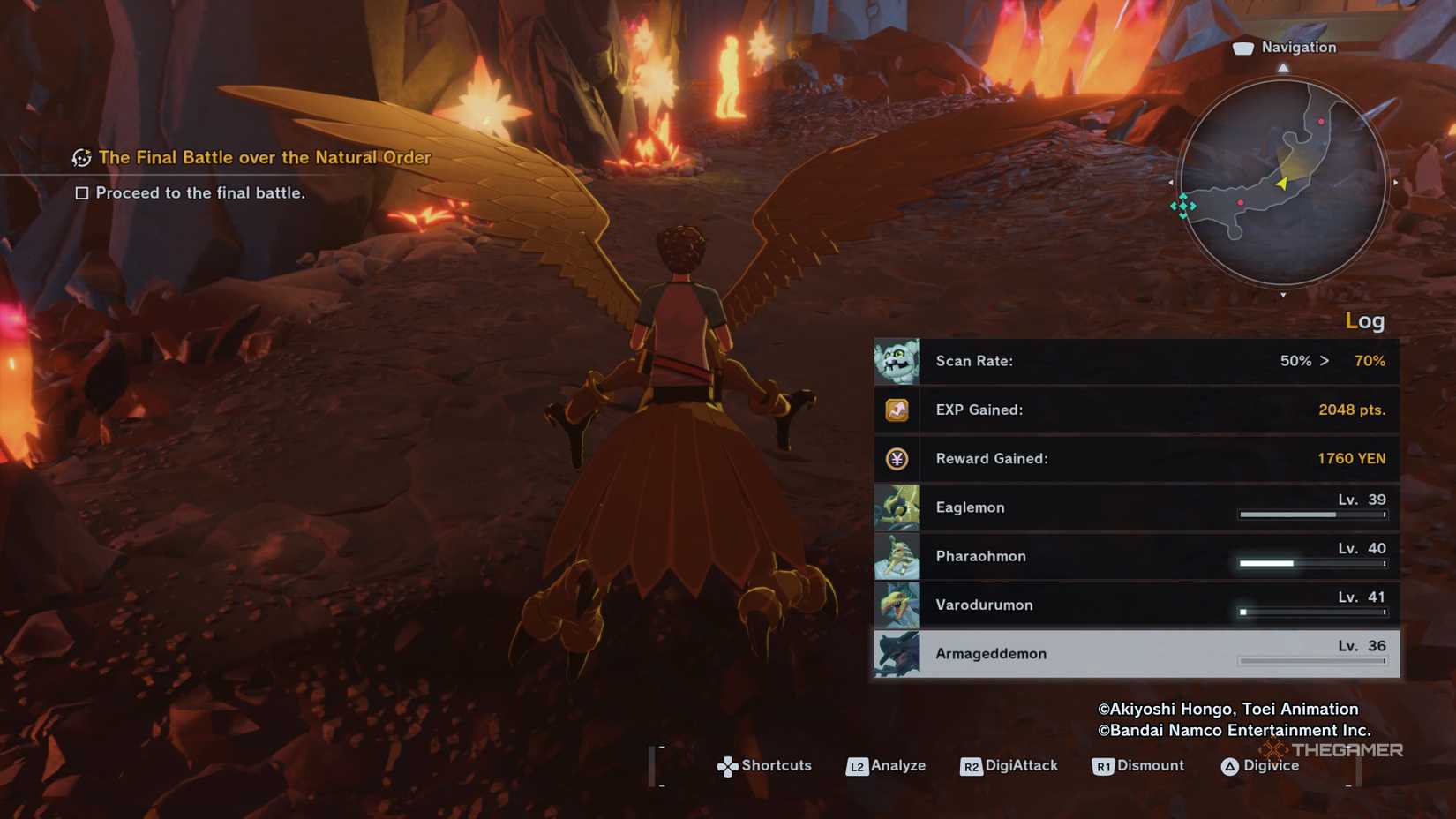Image resolution: width=1456 pixels, height=819 pixels.
Task: Check the Proceed to the final battle objective
Action: (x=81, y=192)
